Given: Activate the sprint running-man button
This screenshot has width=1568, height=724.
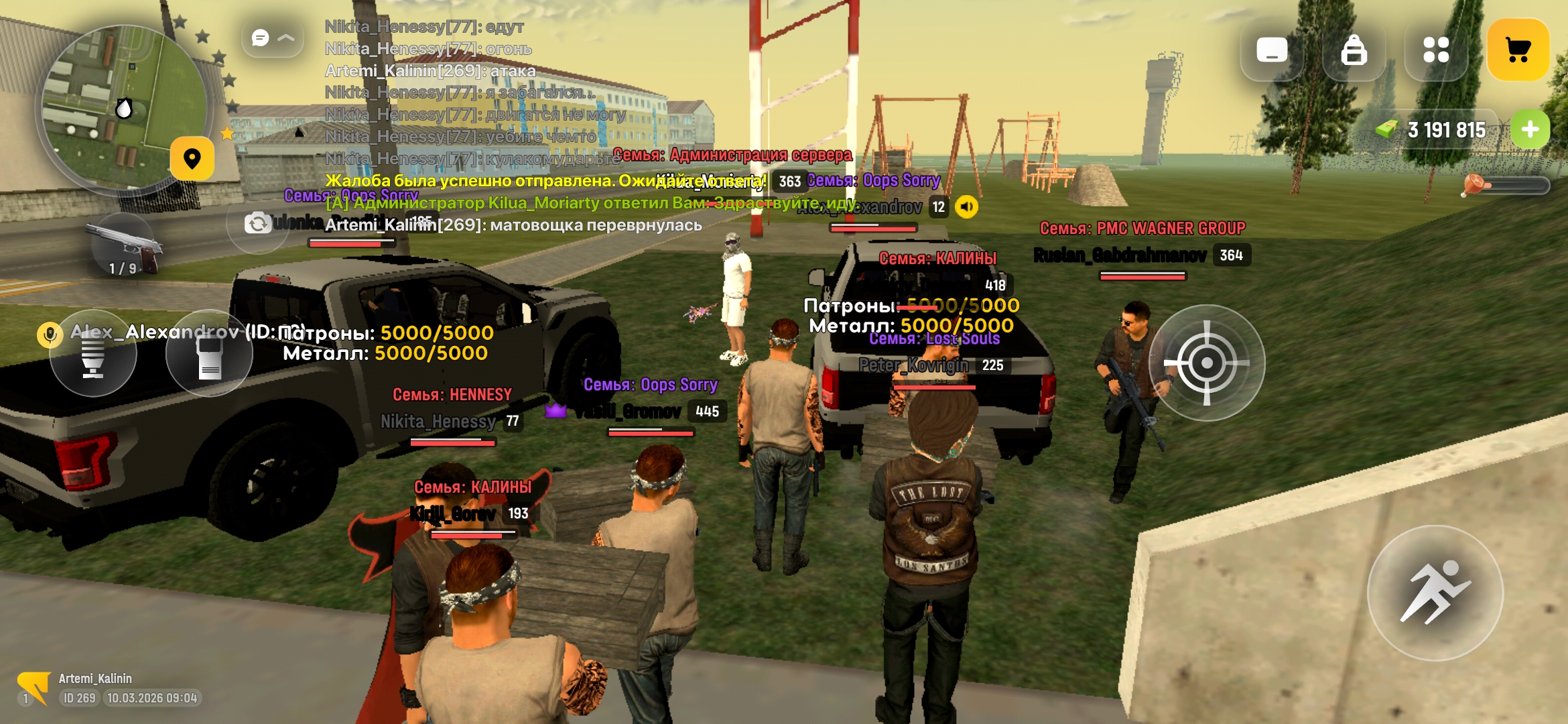Looking at the screenshot, I should (1435, 593).
